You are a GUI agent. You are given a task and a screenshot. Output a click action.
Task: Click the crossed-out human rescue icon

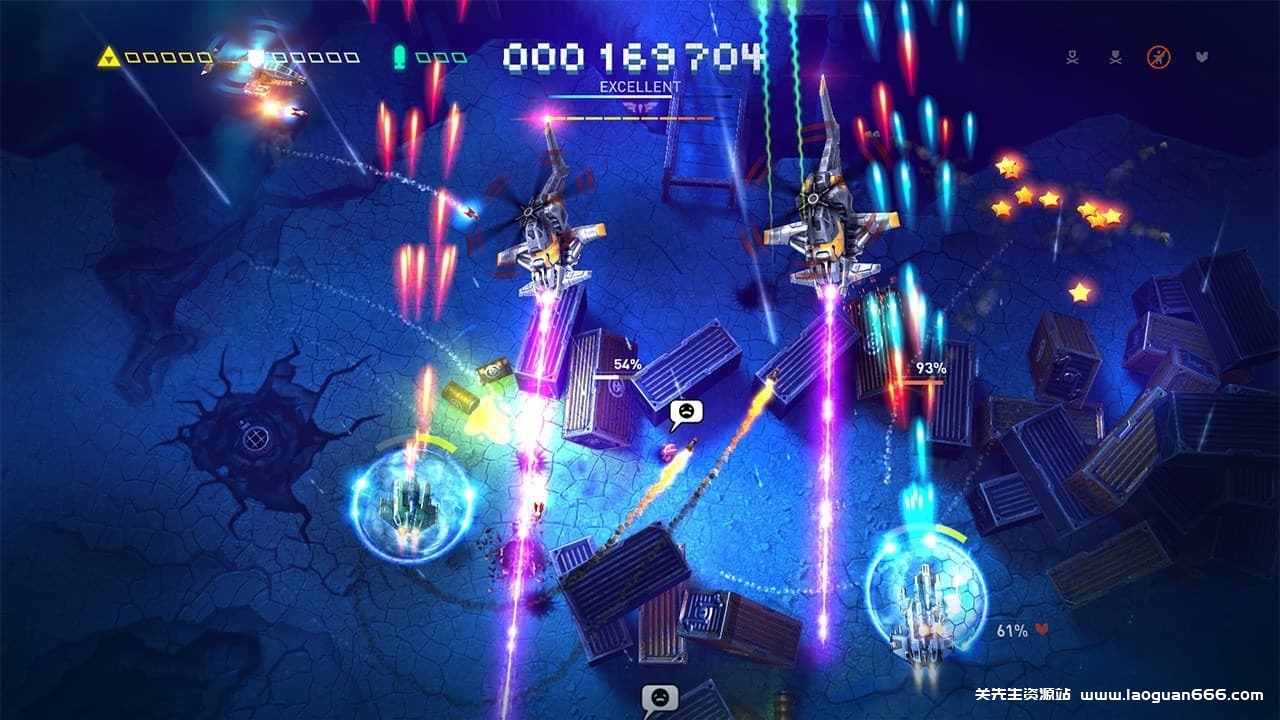[1158, 58]
